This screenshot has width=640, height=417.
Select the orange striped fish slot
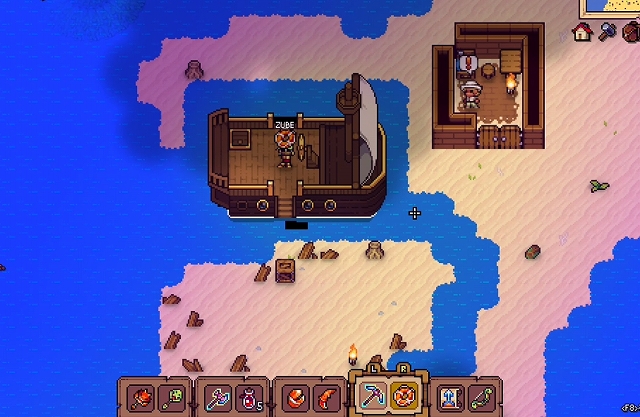294,397
